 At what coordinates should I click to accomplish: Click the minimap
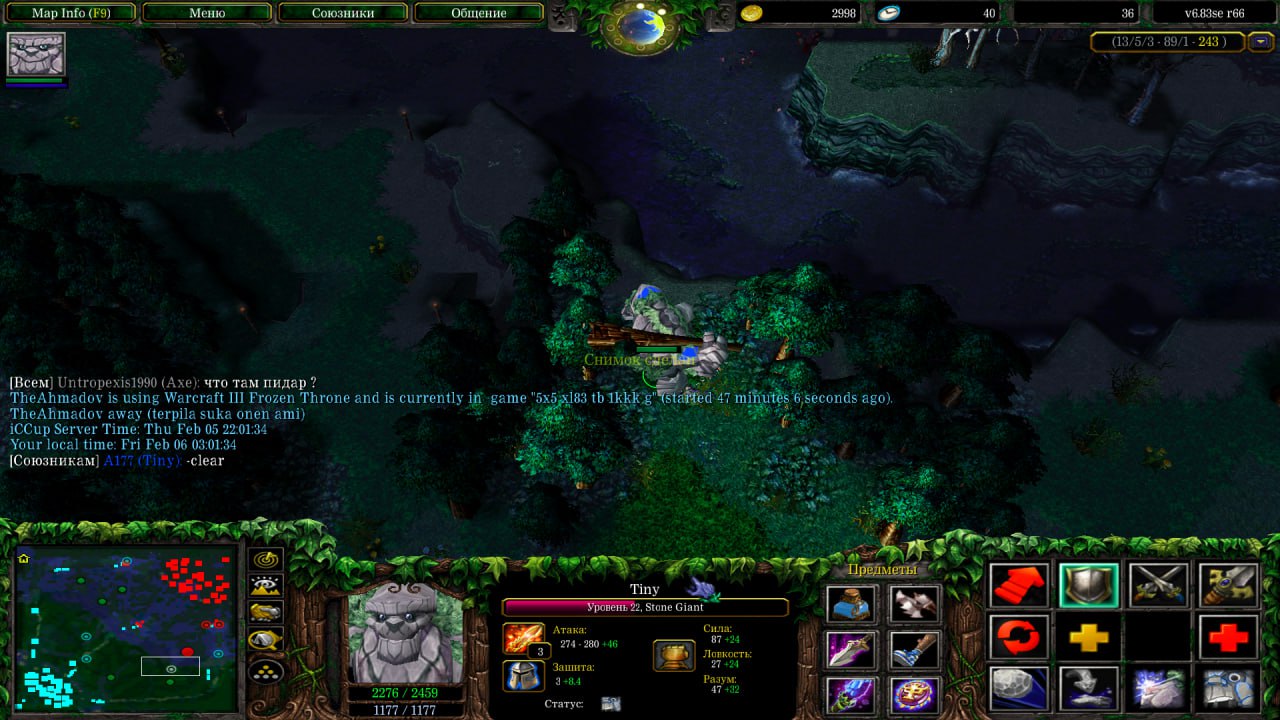tap(127, 628)
